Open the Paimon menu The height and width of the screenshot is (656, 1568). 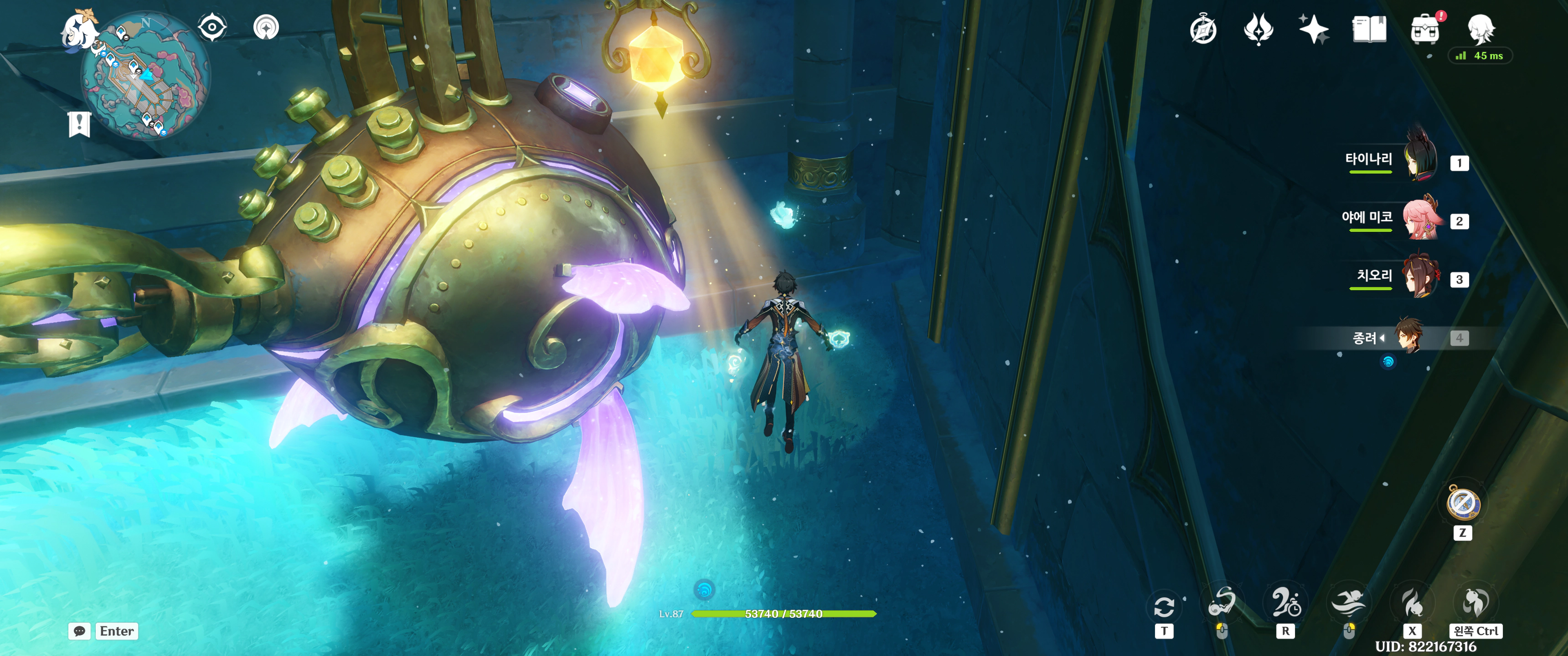click(x=79, y=29)
